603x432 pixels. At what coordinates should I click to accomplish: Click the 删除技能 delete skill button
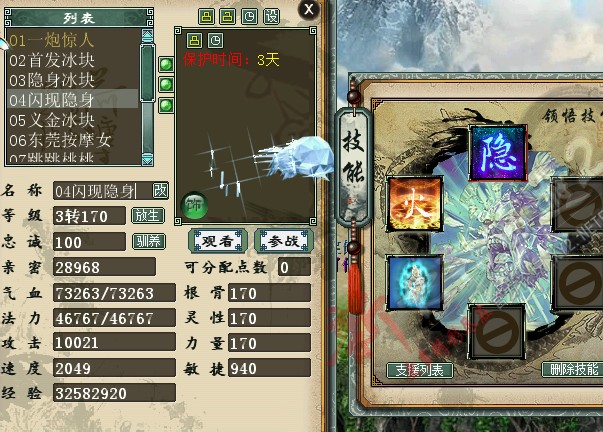tap(574, 370)
